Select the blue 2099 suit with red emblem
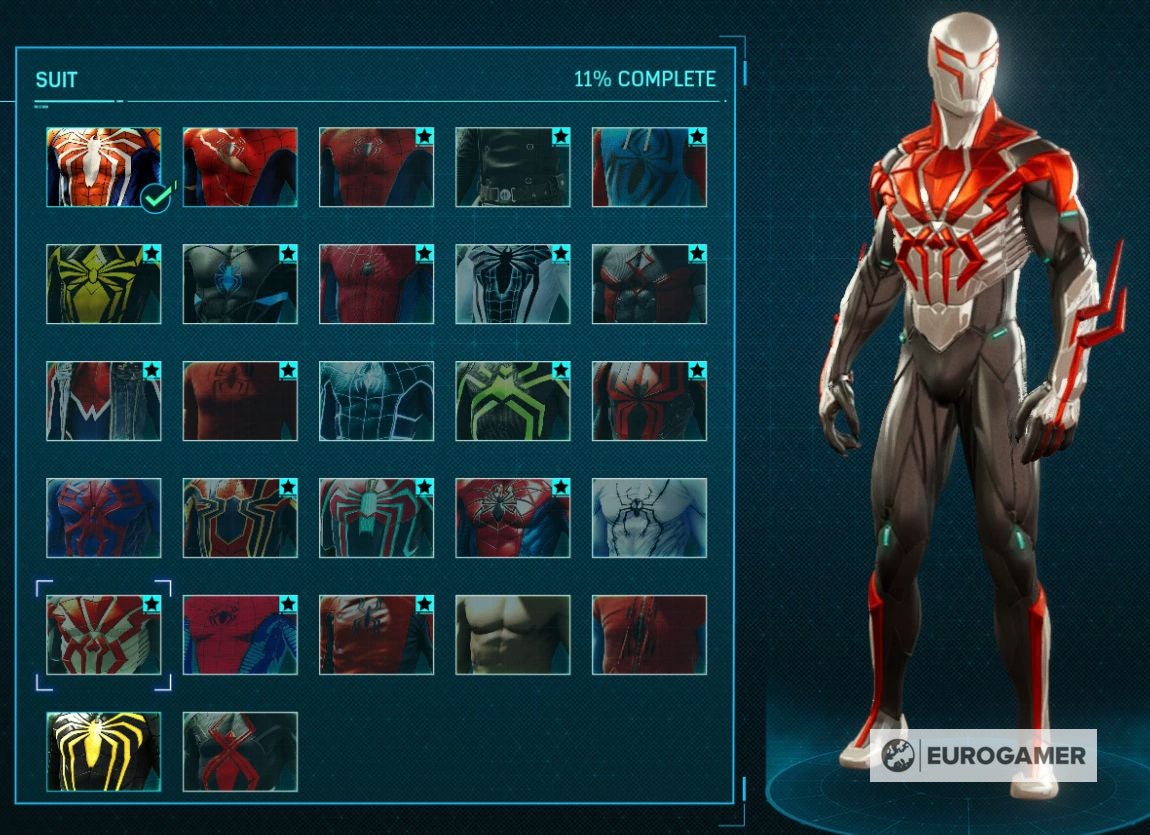Image resolution: width=1150 pixels, height=835 pixels. 104,518
